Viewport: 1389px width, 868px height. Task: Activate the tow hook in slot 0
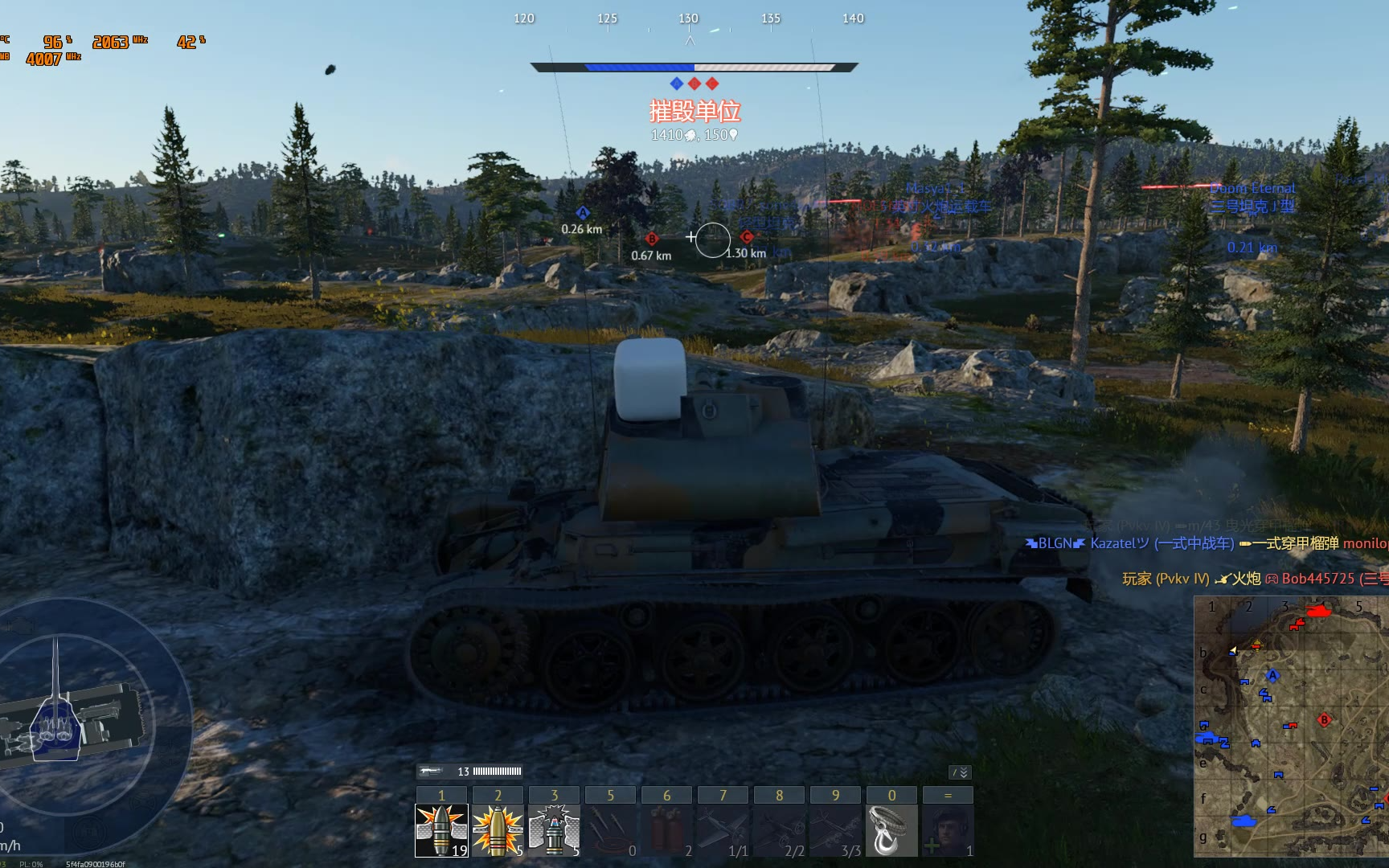(891, 830)
